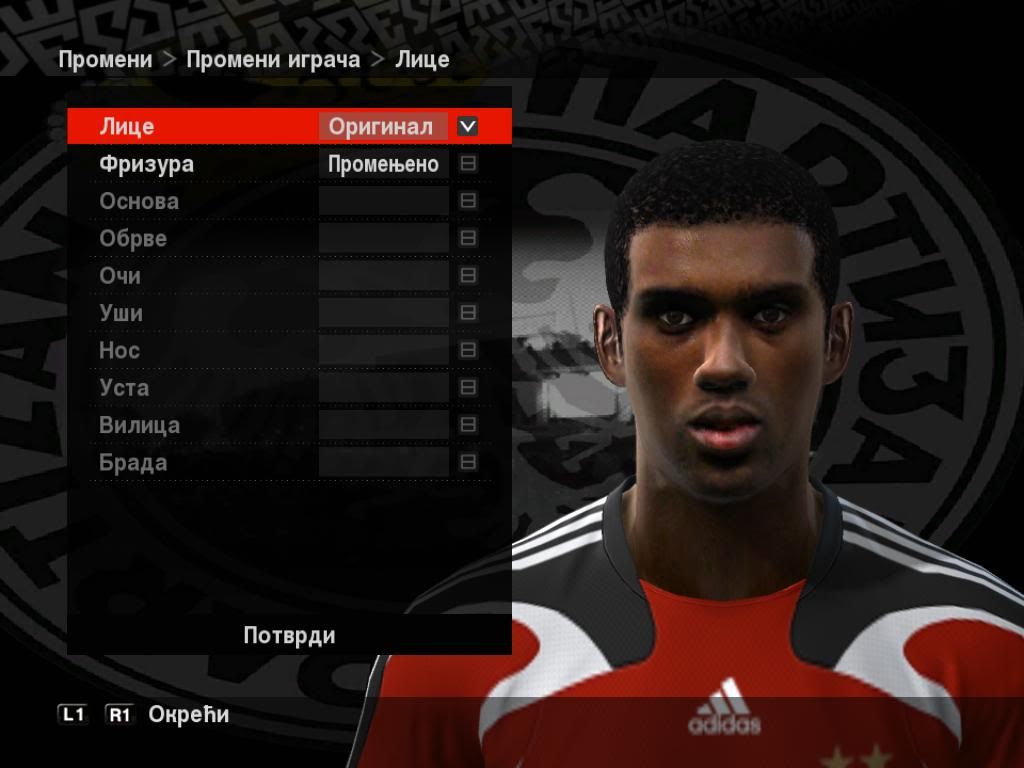Choose the Брада entry
1024x768 pixels.
click(133, 463)
